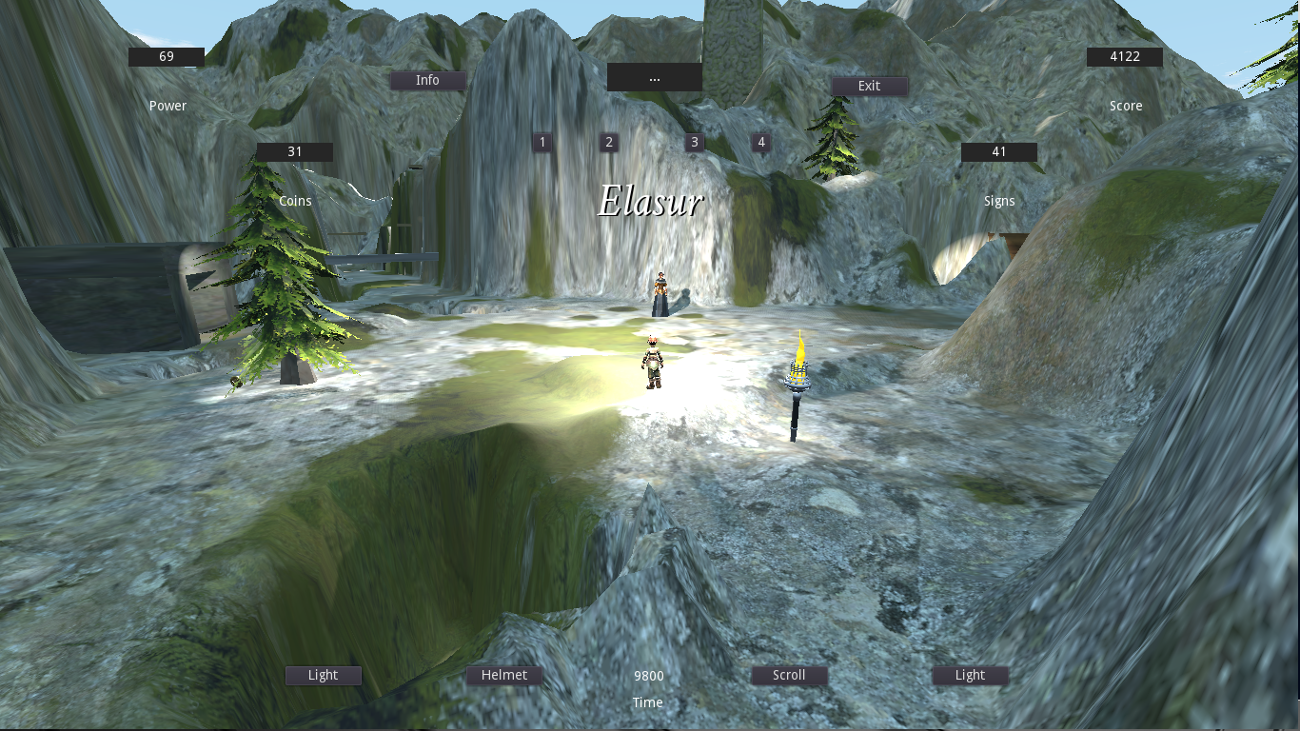Toggle slot 3
Image resolution: width=1300 pixels, height=731 pixels.
tap(693, 142)
